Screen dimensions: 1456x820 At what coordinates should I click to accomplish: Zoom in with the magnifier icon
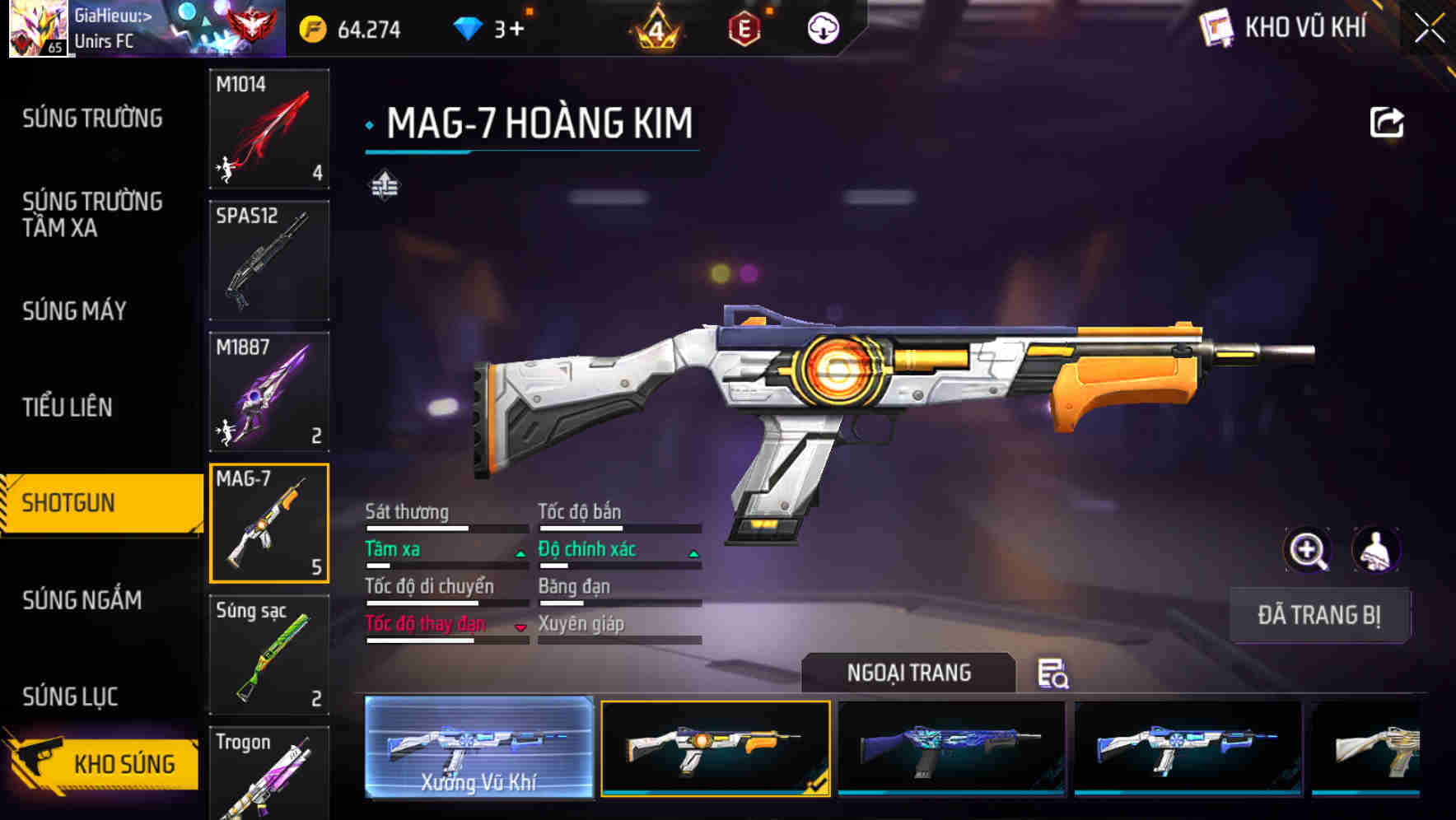point(1307,550)
